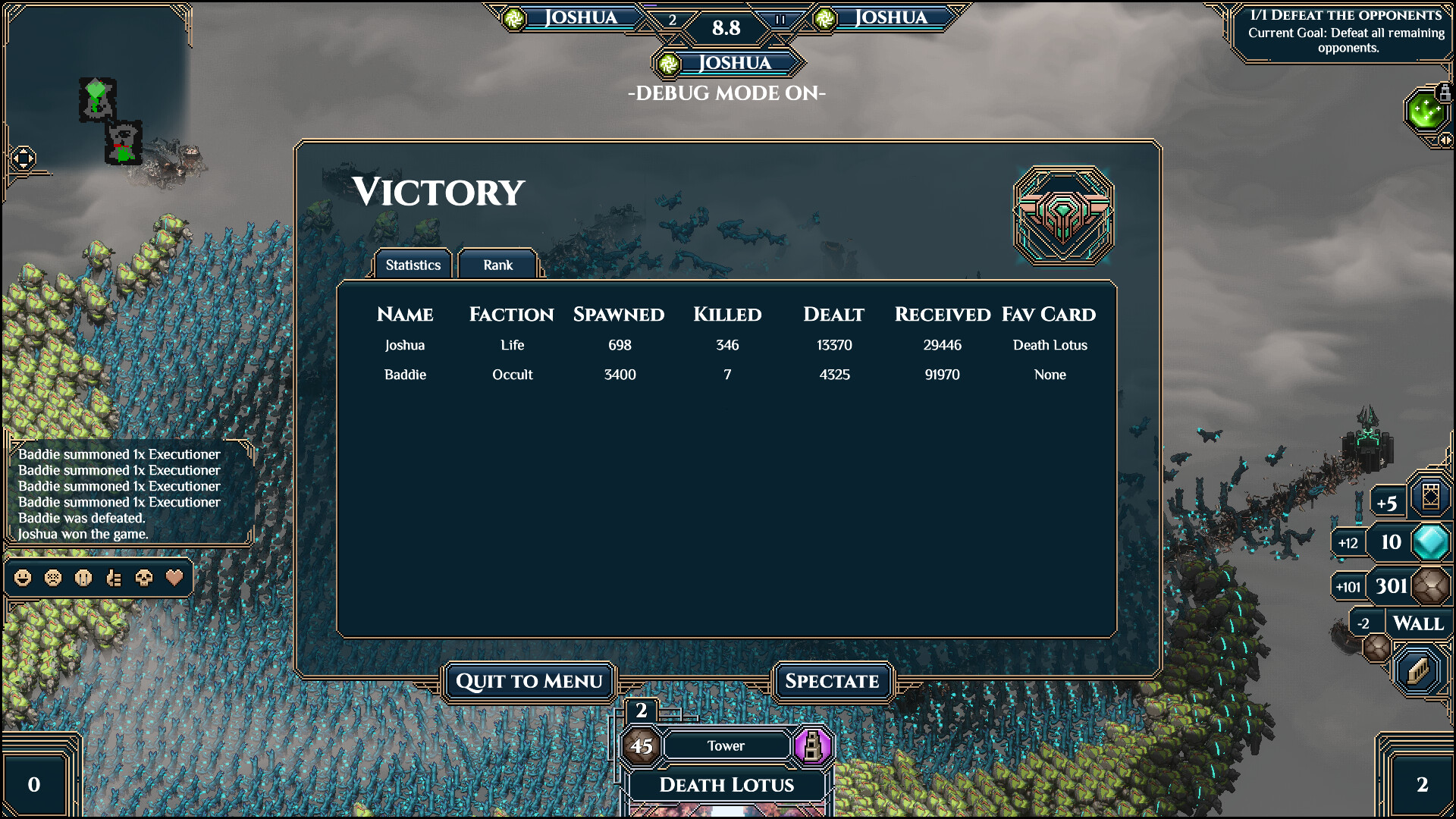Screen dimensions: 1456x819
Task: Send the happy face emote
Action: [x=23, y=578]
